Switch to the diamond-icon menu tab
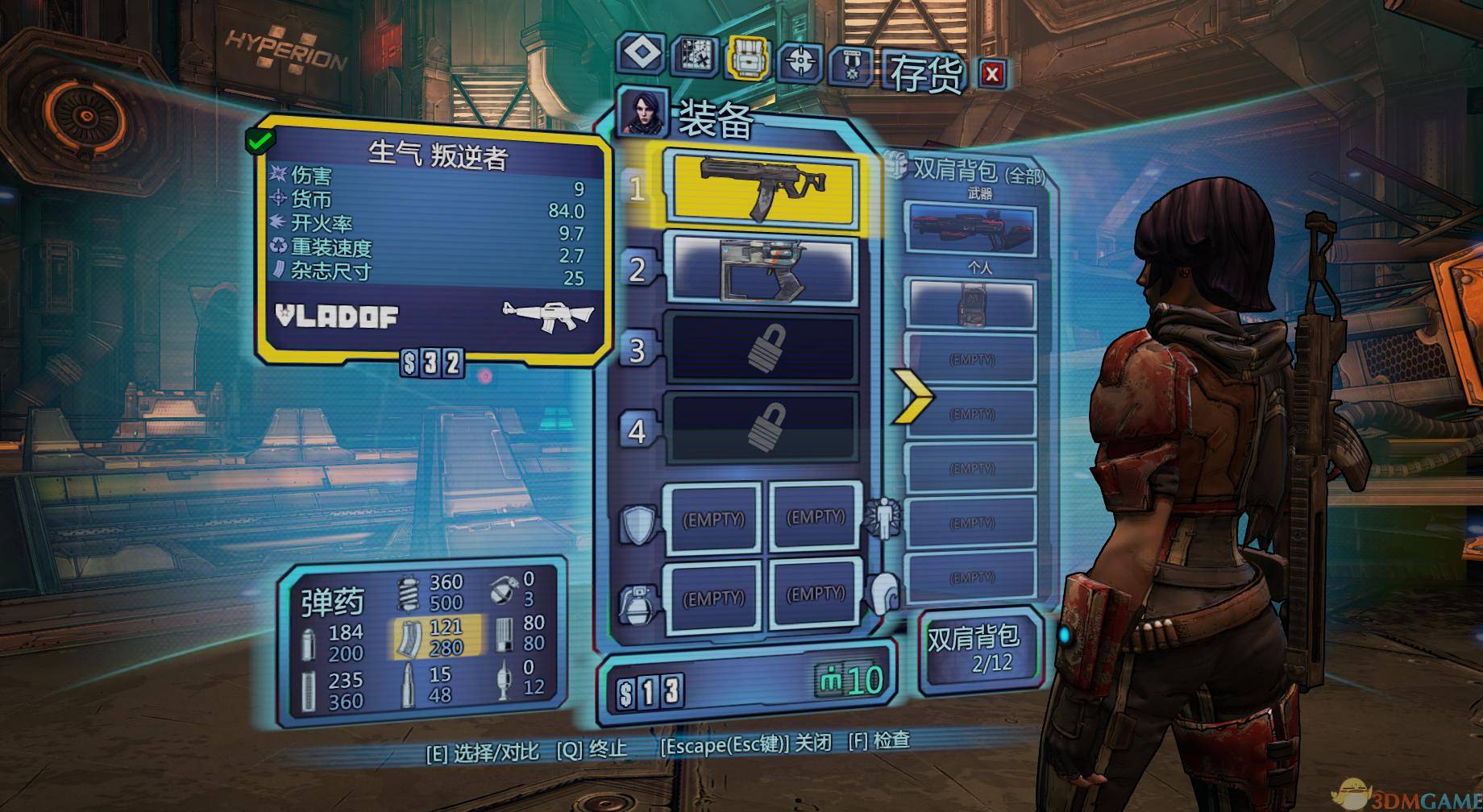This screenshot has height=812, width=1483. [642, 55]
